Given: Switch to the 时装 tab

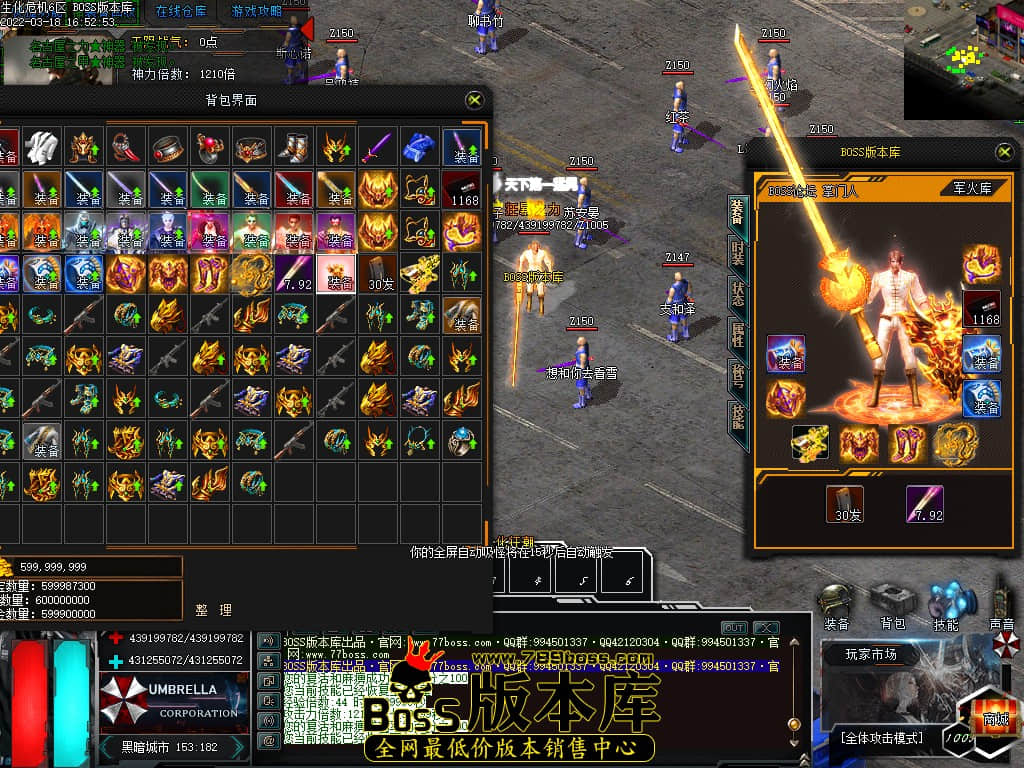Looking at the screenshot, I should (x=737, y=252).
